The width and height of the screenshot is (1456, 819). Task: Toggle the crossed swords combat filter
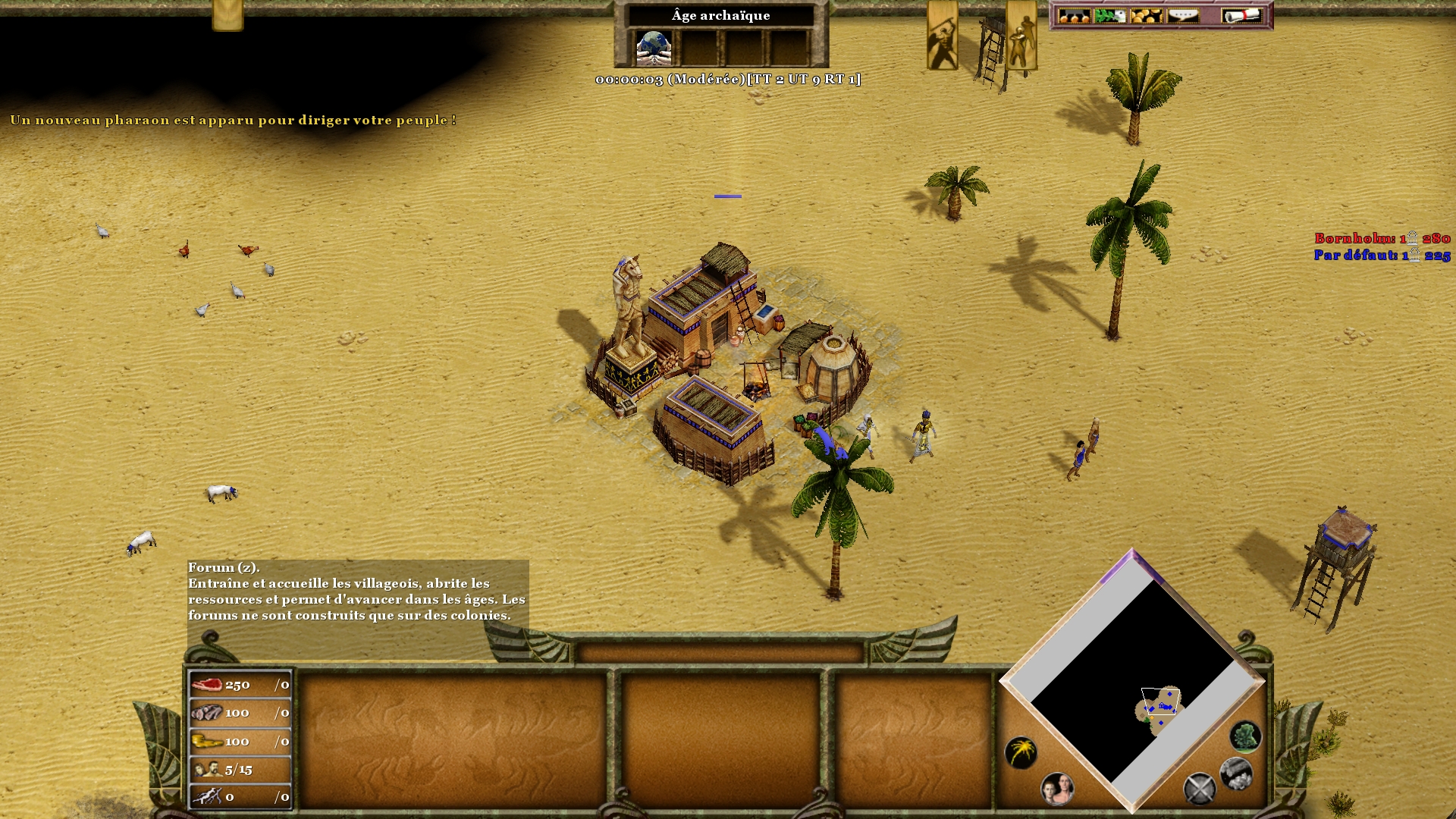(x=1200, y=789)
